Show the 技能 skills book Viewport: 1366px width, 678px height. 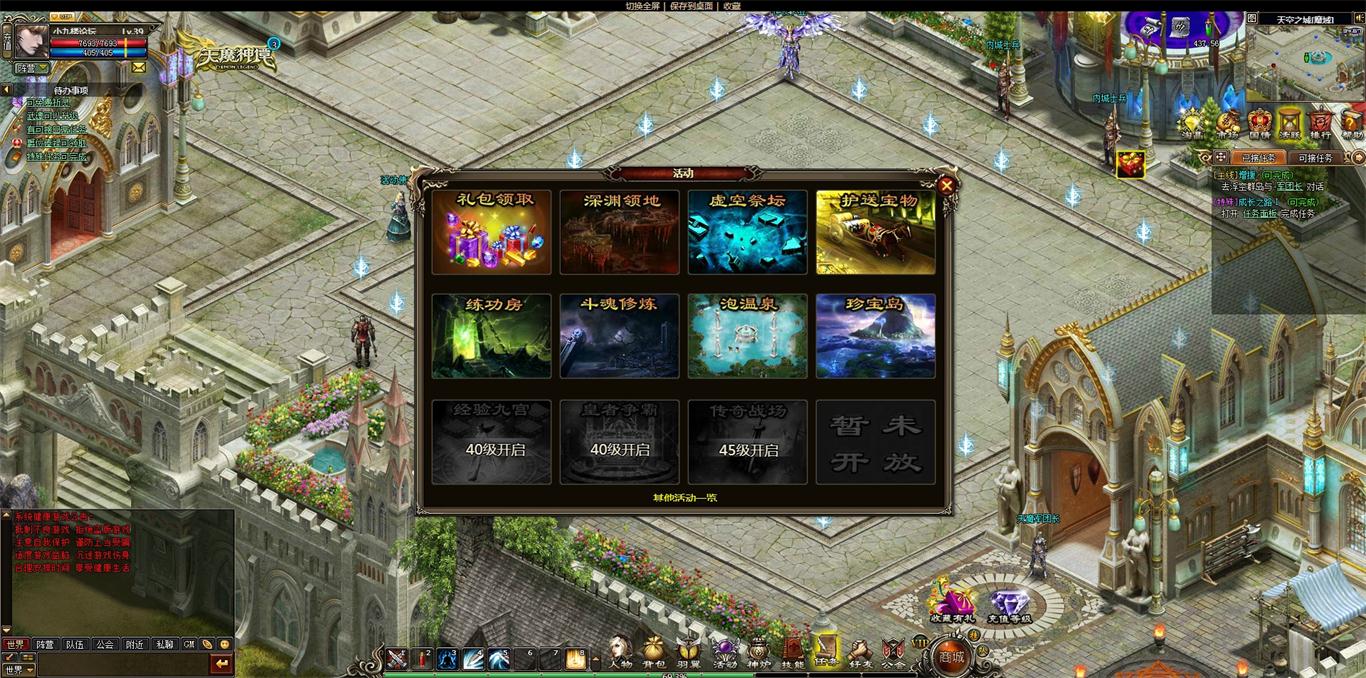pyautogui.click(x=792, y=652)
